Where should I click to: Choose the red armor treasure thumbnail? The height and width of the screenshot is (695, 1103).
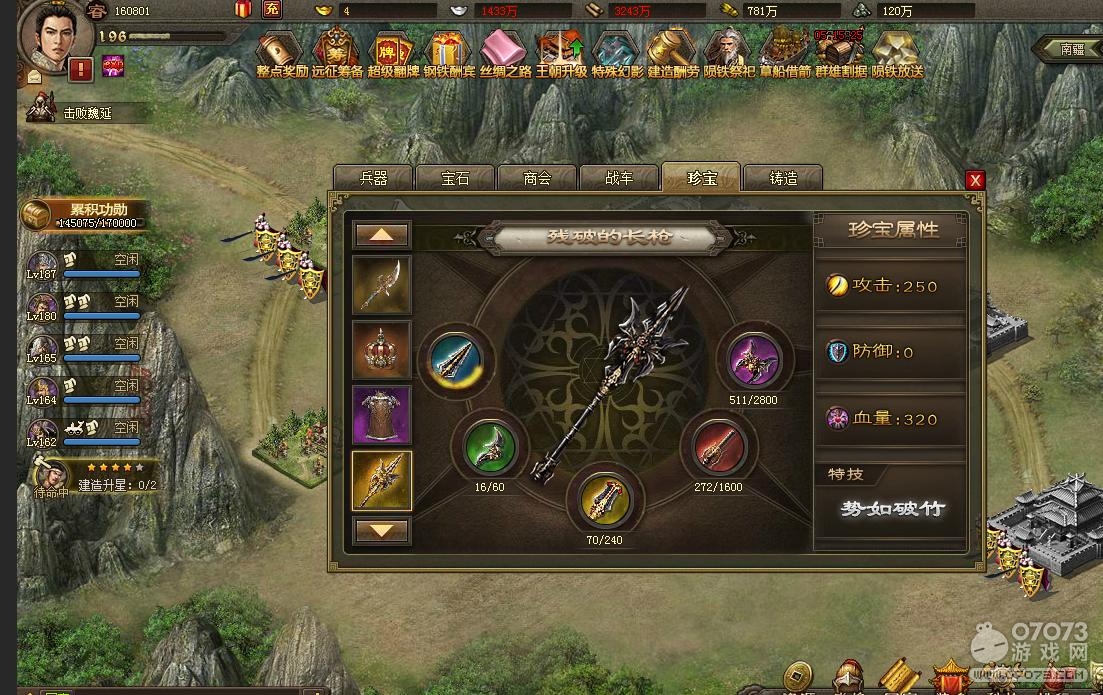pos(381,415)
